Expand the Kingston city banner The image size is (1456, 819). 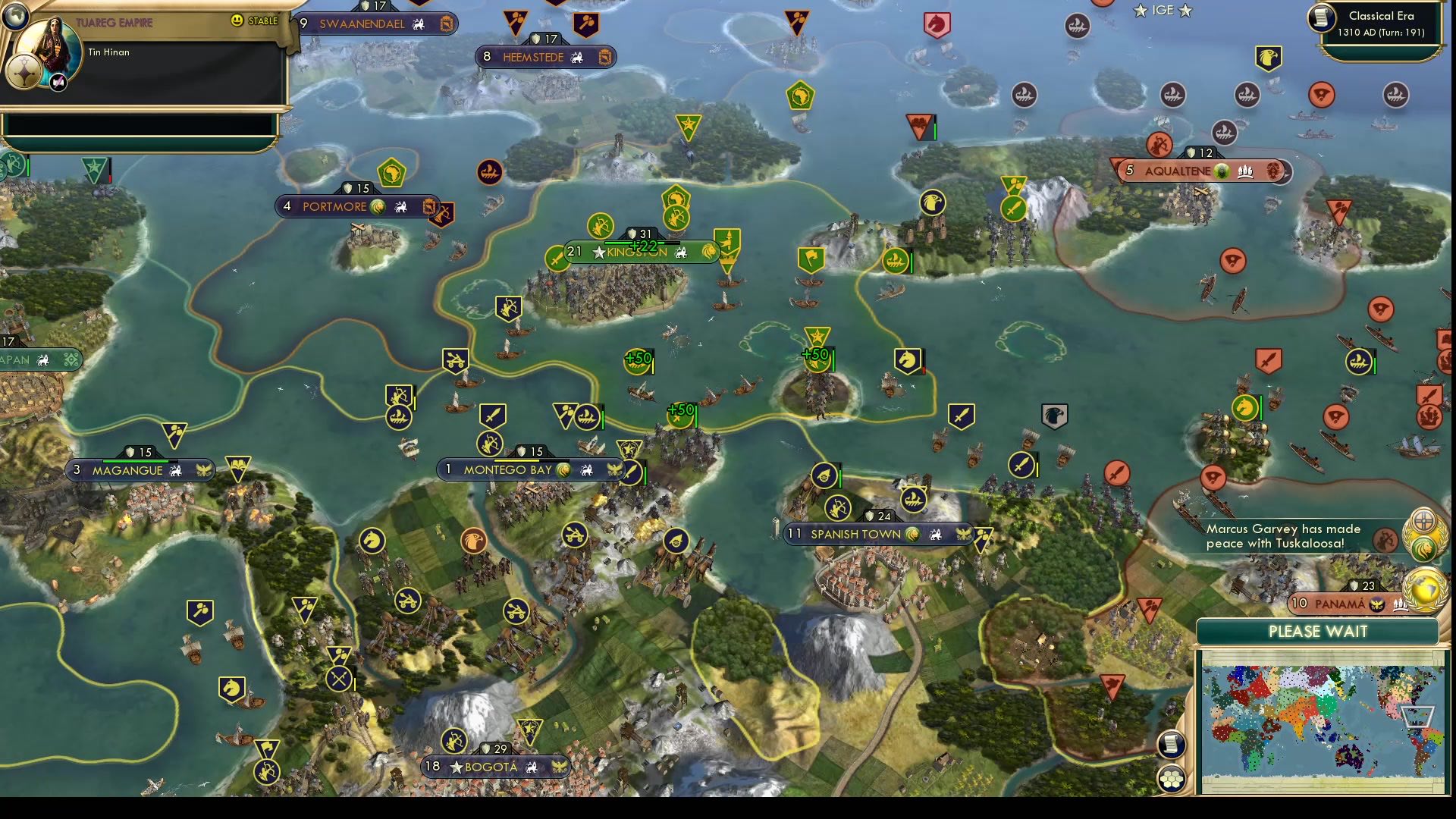click(x=641, y=252)
